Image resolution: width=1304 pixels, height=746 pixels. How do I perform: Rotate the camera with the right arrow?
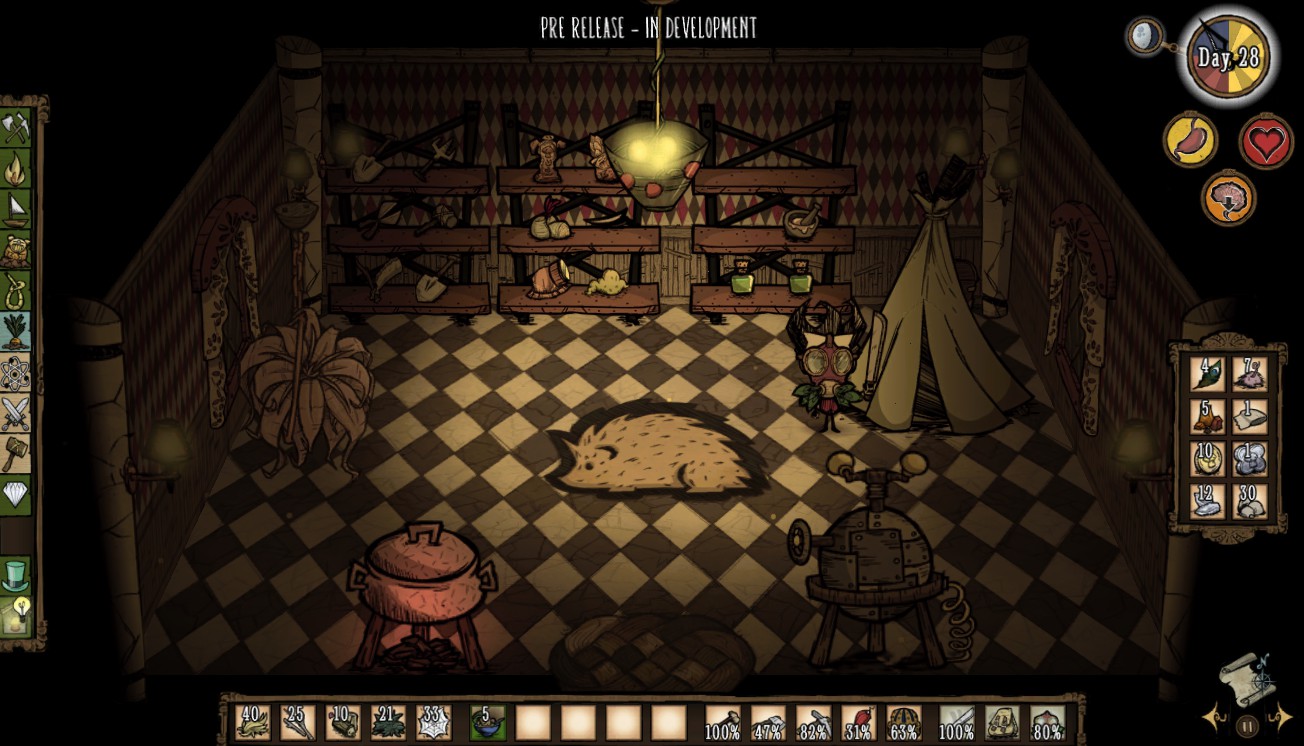point(1283,717)
